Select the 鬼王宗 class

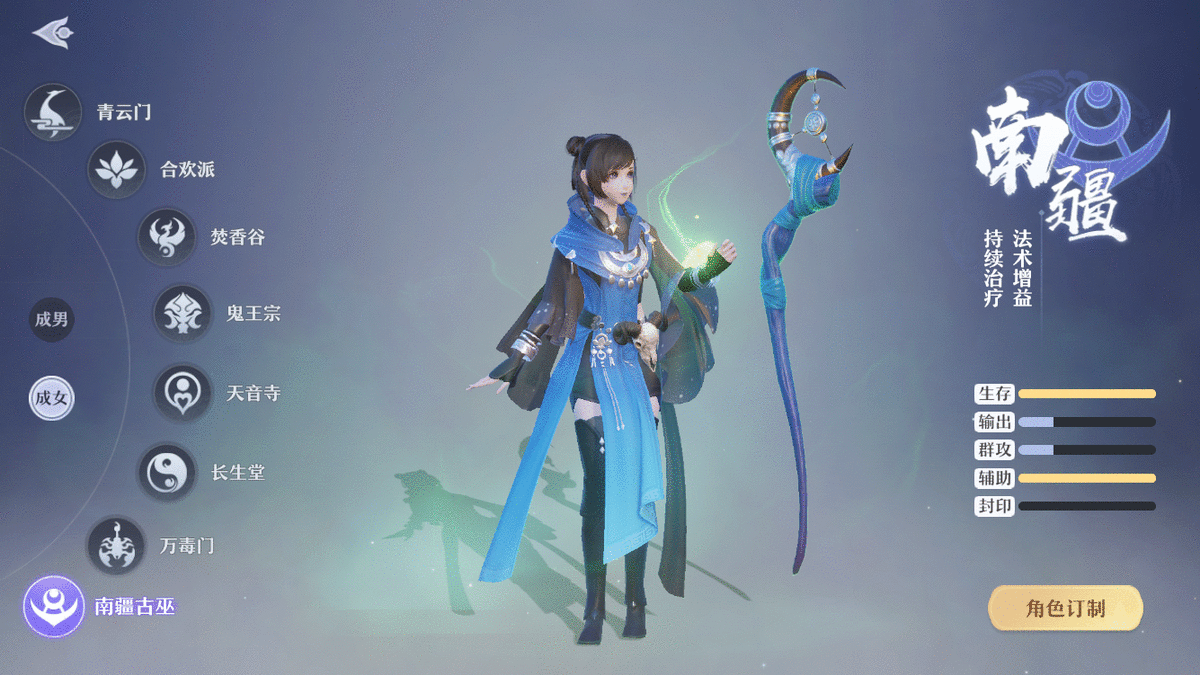182,313
